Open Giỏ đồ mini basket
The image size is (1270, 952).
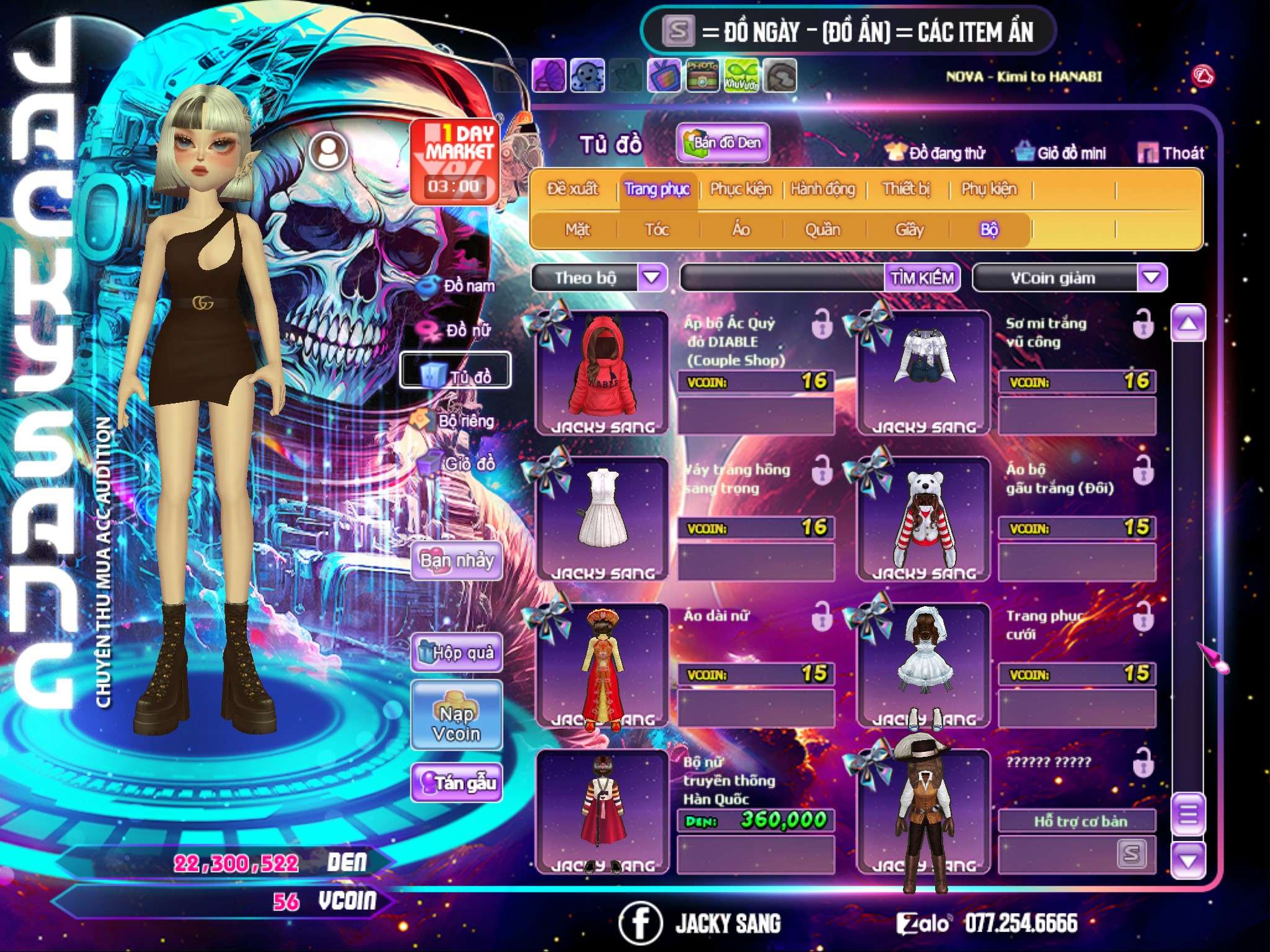pyautogui.click(x=1061, y=153)
